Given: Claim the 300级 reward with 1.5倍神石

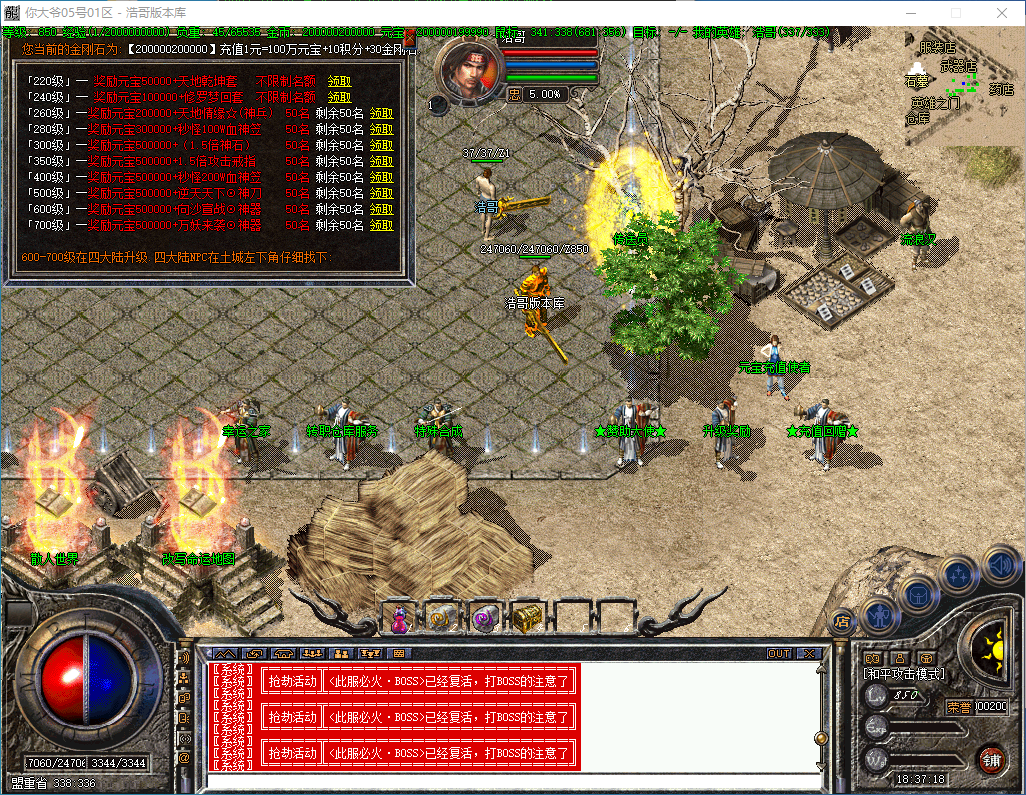Looking at the screenshot, I should click(x=381, y=145).
